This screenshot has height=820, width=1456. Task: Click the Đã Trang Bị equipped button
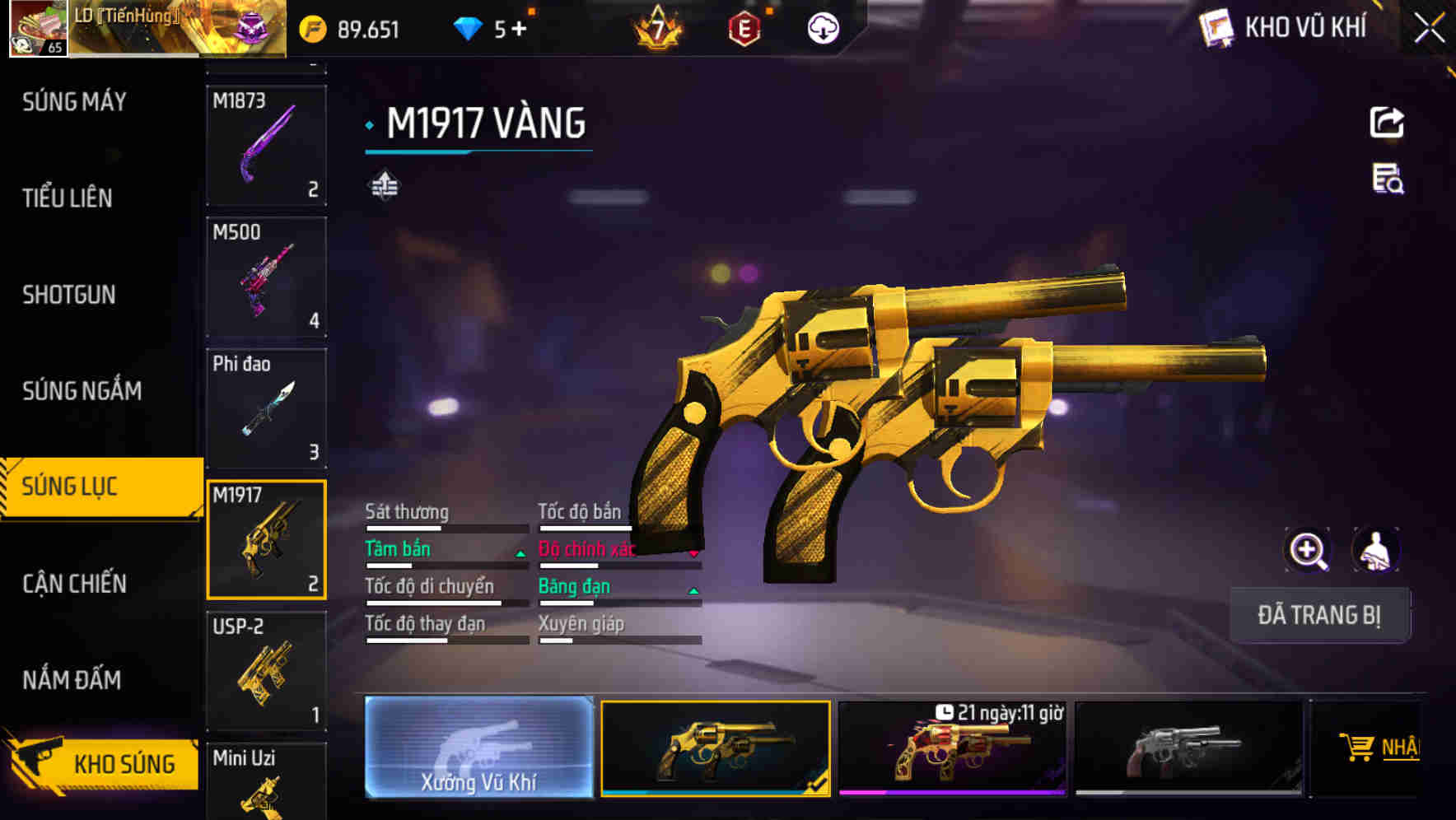click(x=1318, y=615)
